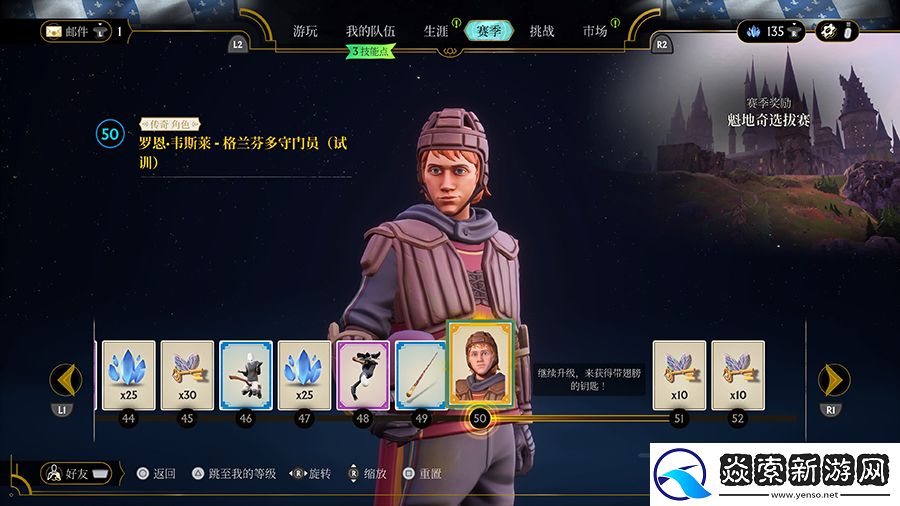
Task: Select the level 51 winged key reward
Action: [679, 375]
